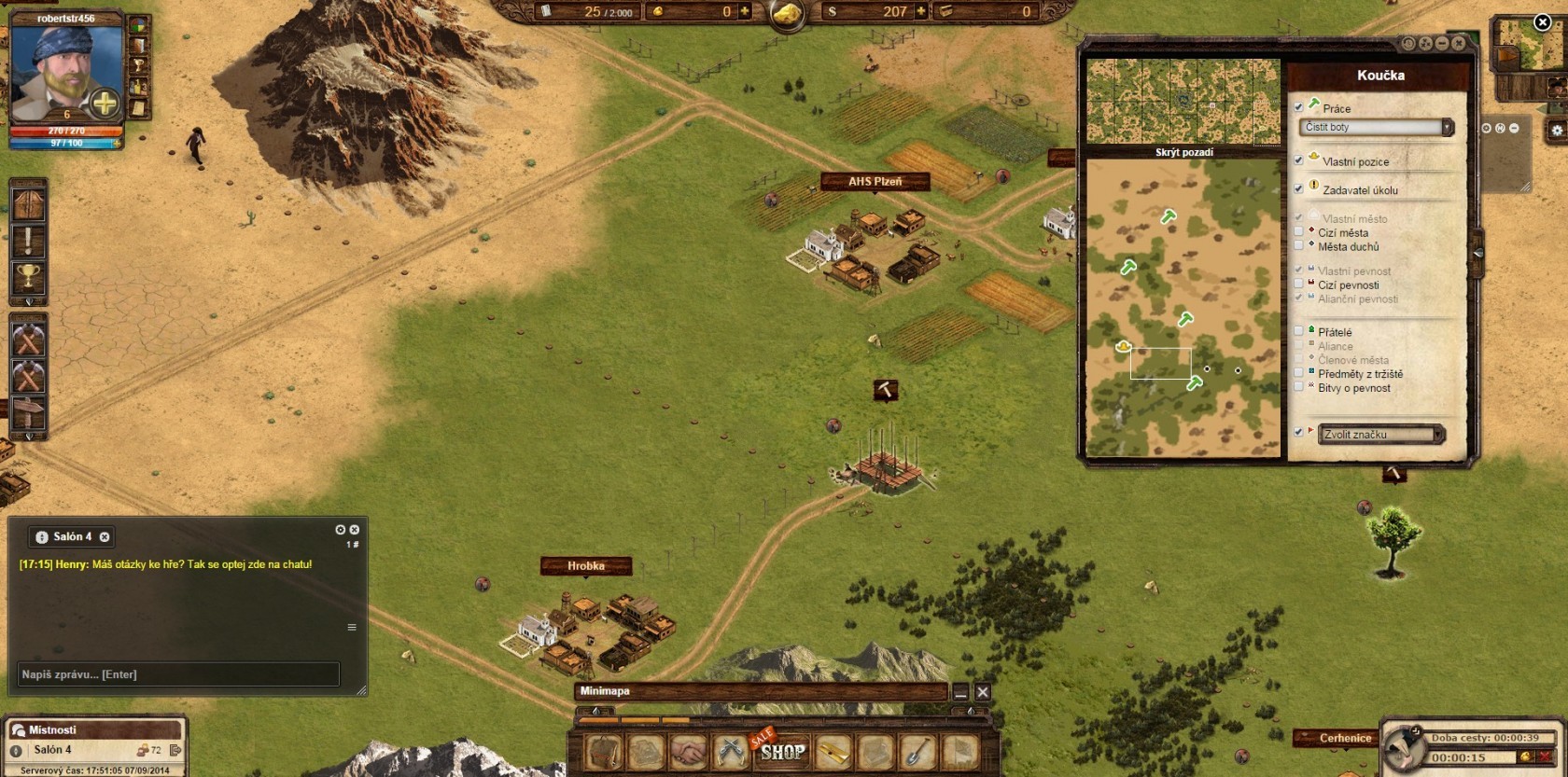Click the yellow plus on the avatar
Image resolution: width=1568 pixels, height=777 pixels.
[105, 103]
